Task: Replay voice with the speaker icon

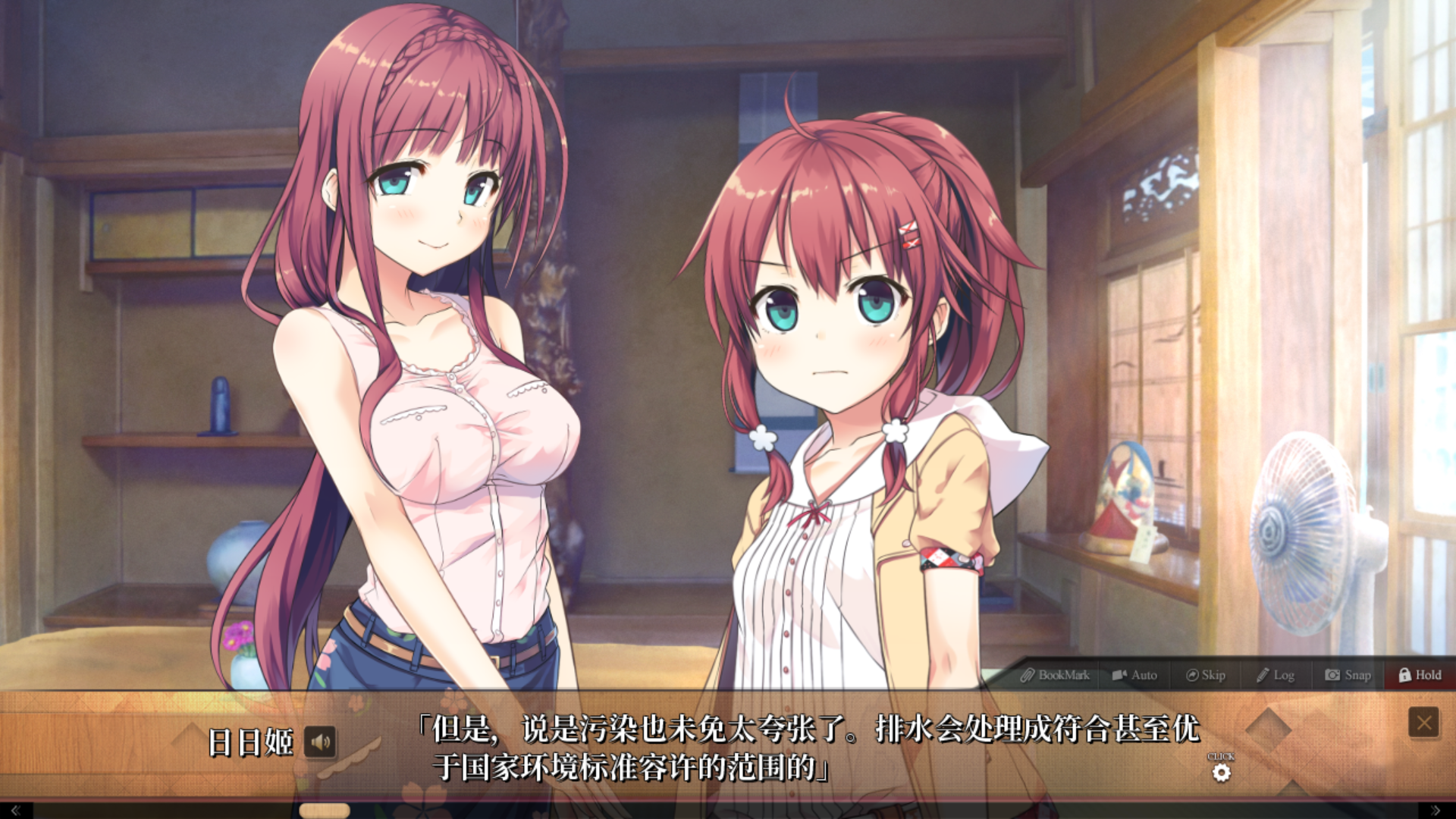Action: (320, 742)
